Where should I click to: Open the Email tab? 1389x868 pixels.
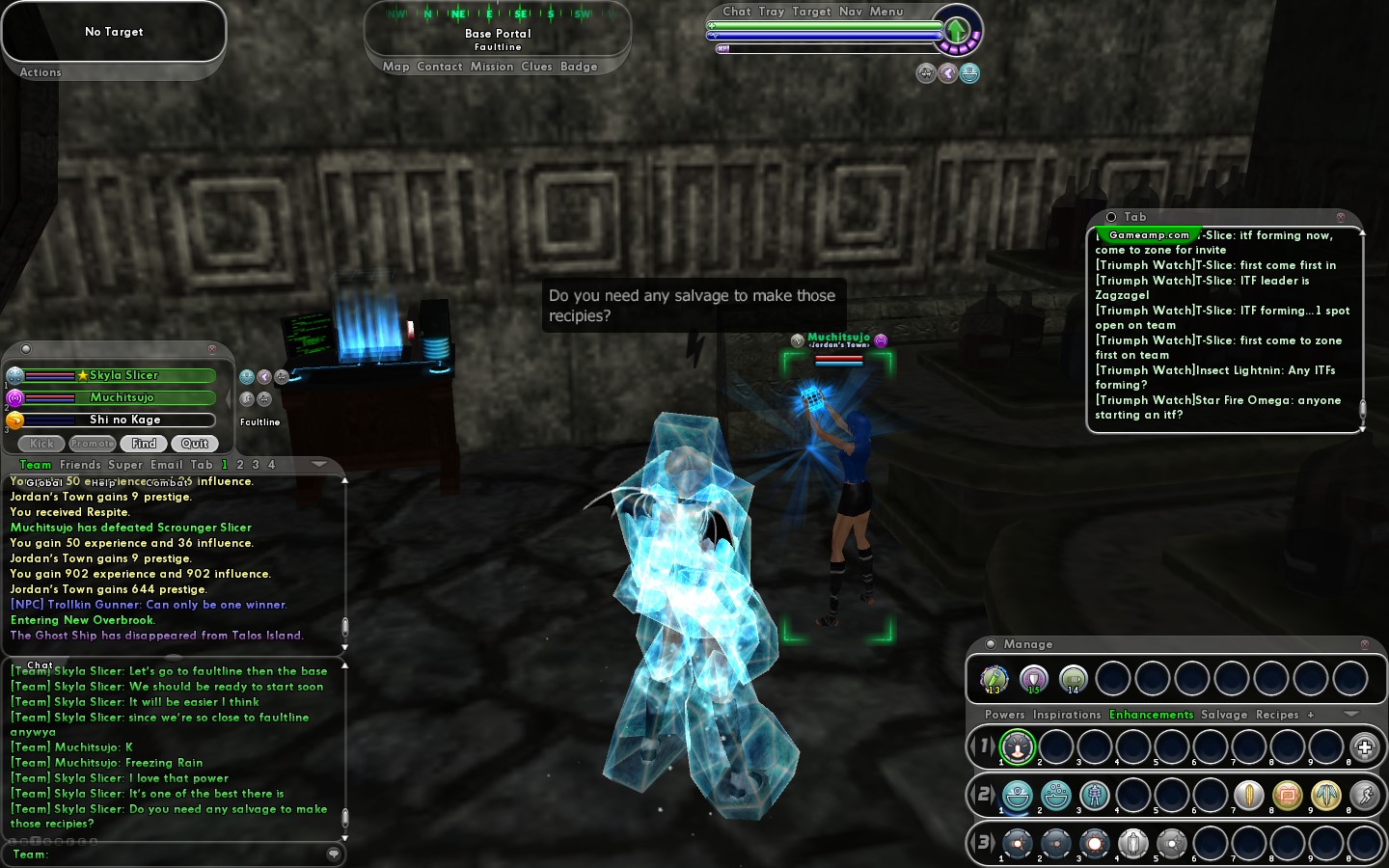(x=166, y=465)
